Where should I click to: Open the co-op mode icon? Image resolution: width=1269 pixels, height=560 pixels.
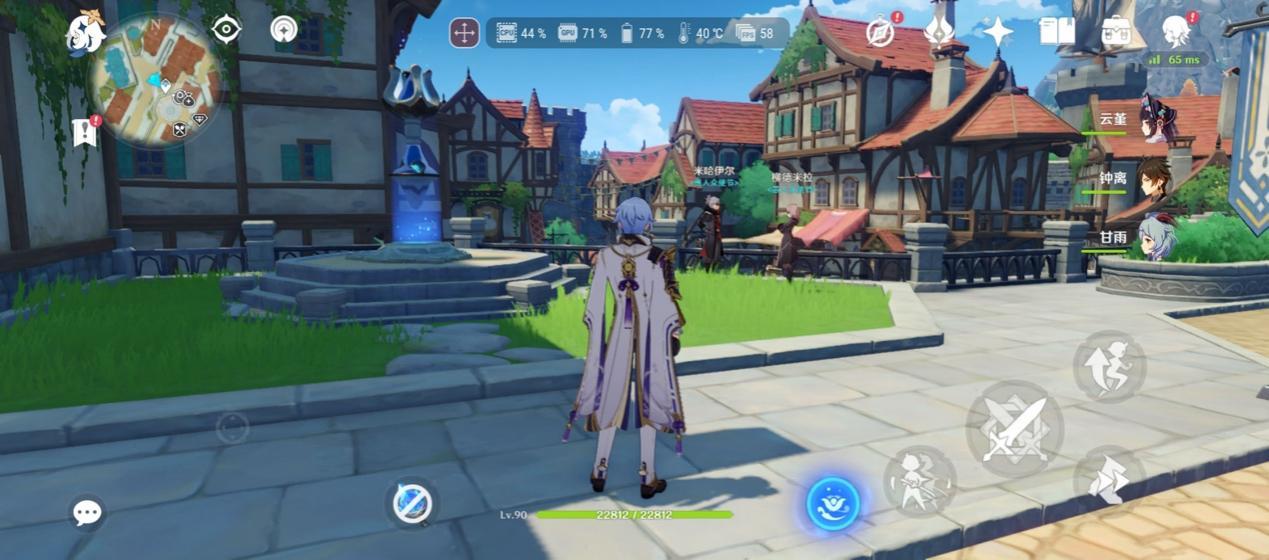[284, 29]
